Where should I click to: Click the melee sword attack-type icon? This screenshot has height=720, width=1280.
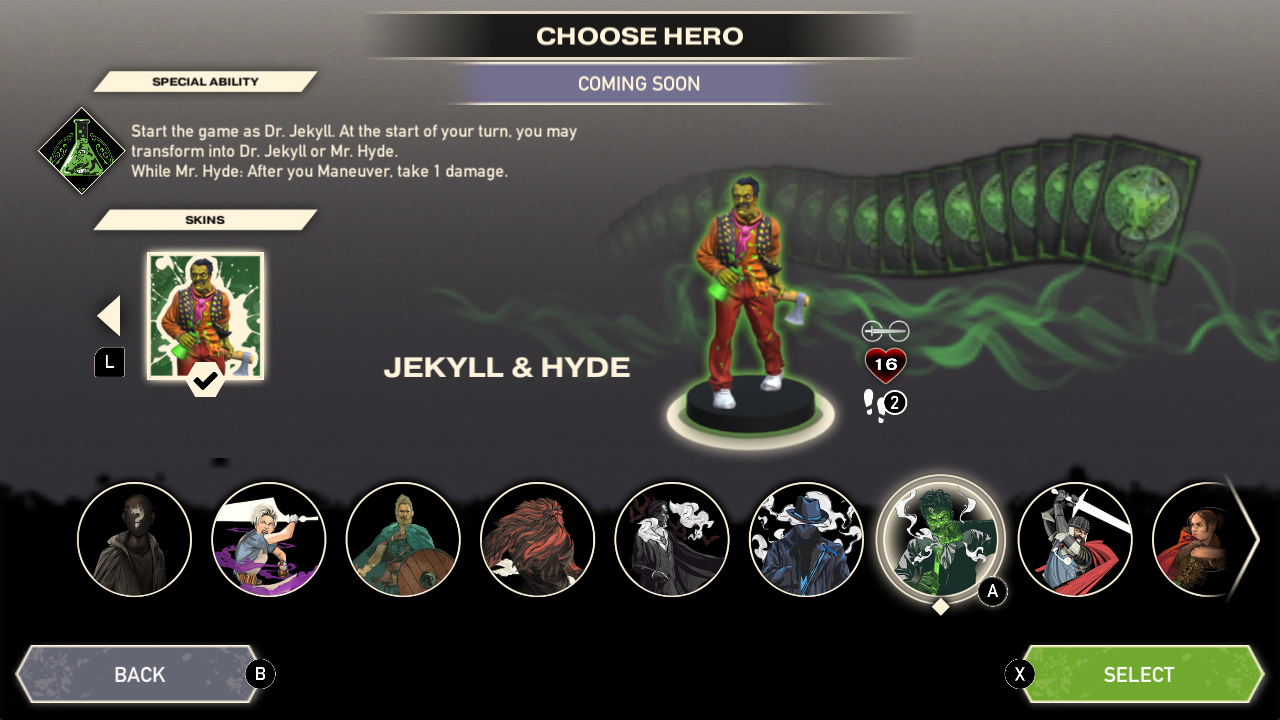884,329
